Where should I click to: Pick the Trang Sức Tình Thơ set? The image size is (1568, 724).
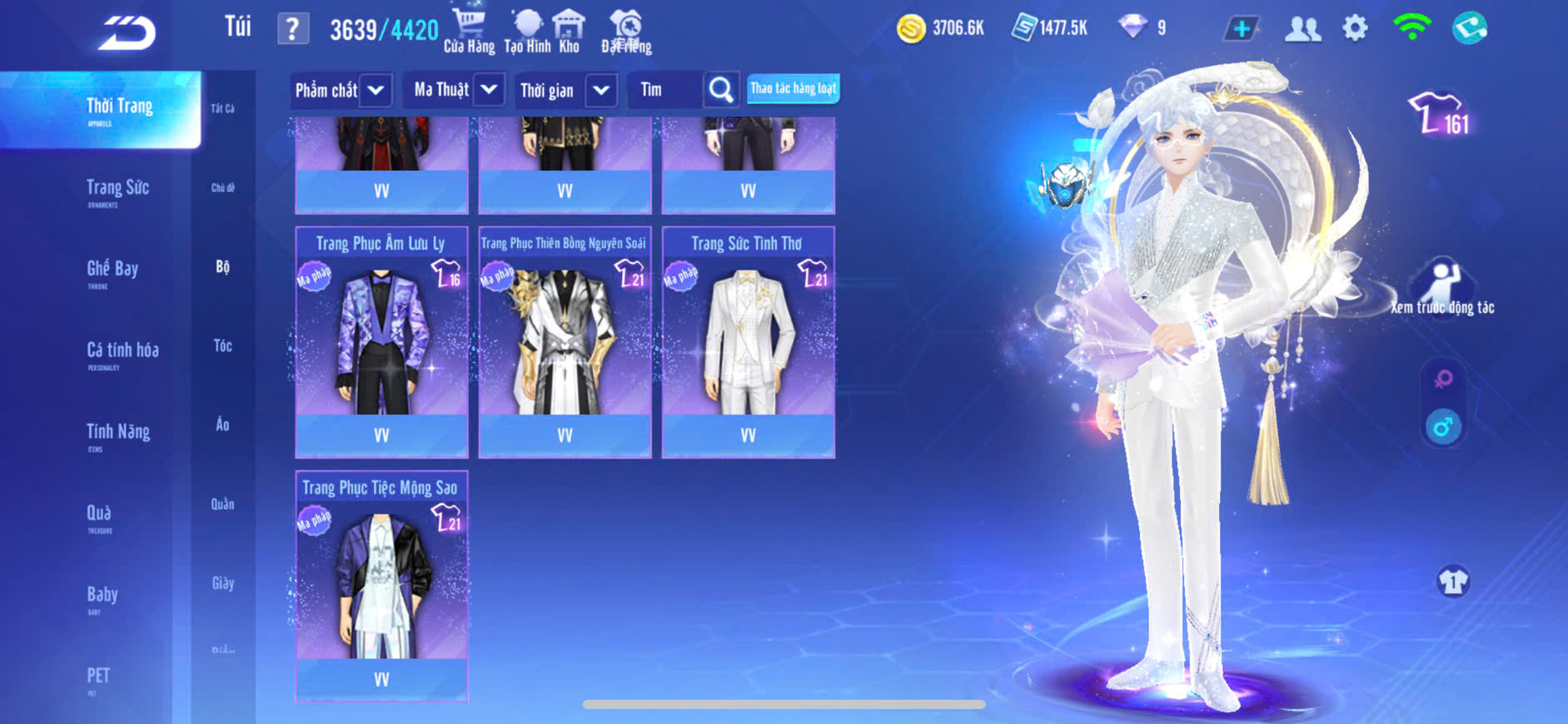point(748,341)
